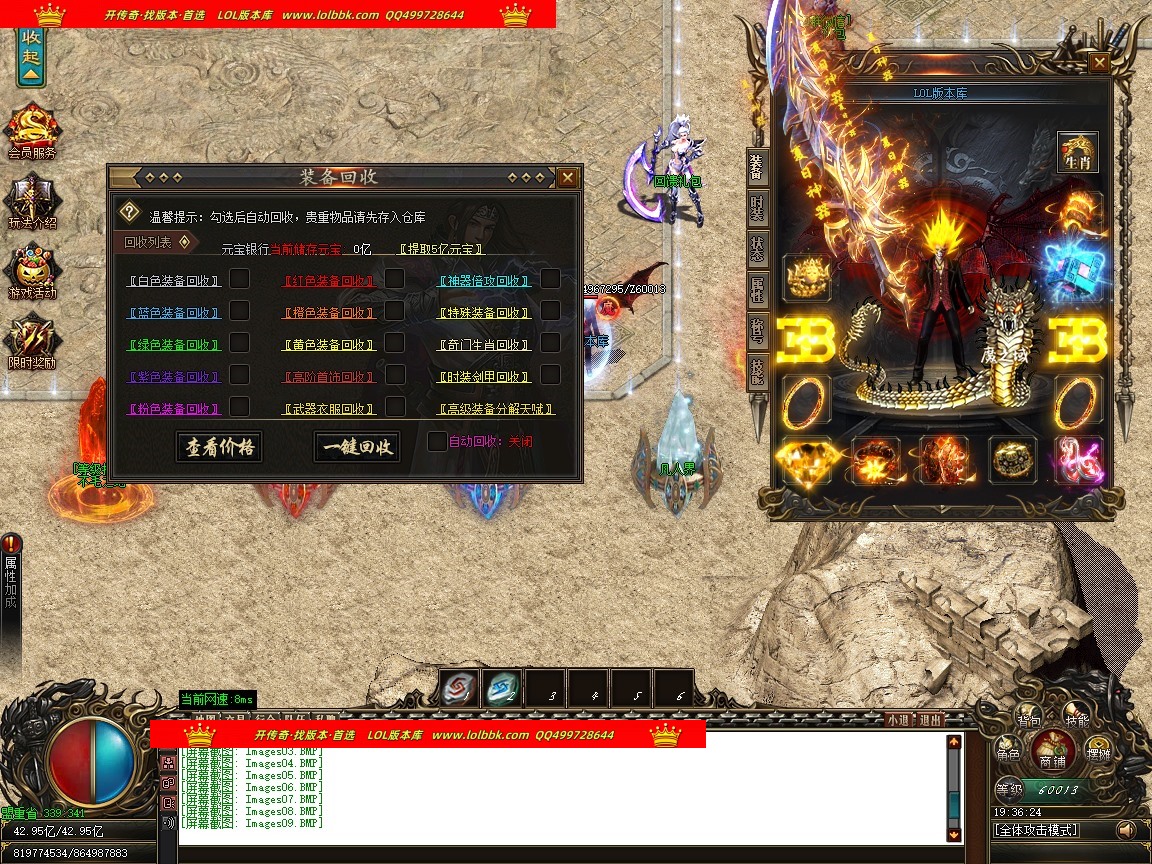Open the 高级装备分解天赋 link

495,409
